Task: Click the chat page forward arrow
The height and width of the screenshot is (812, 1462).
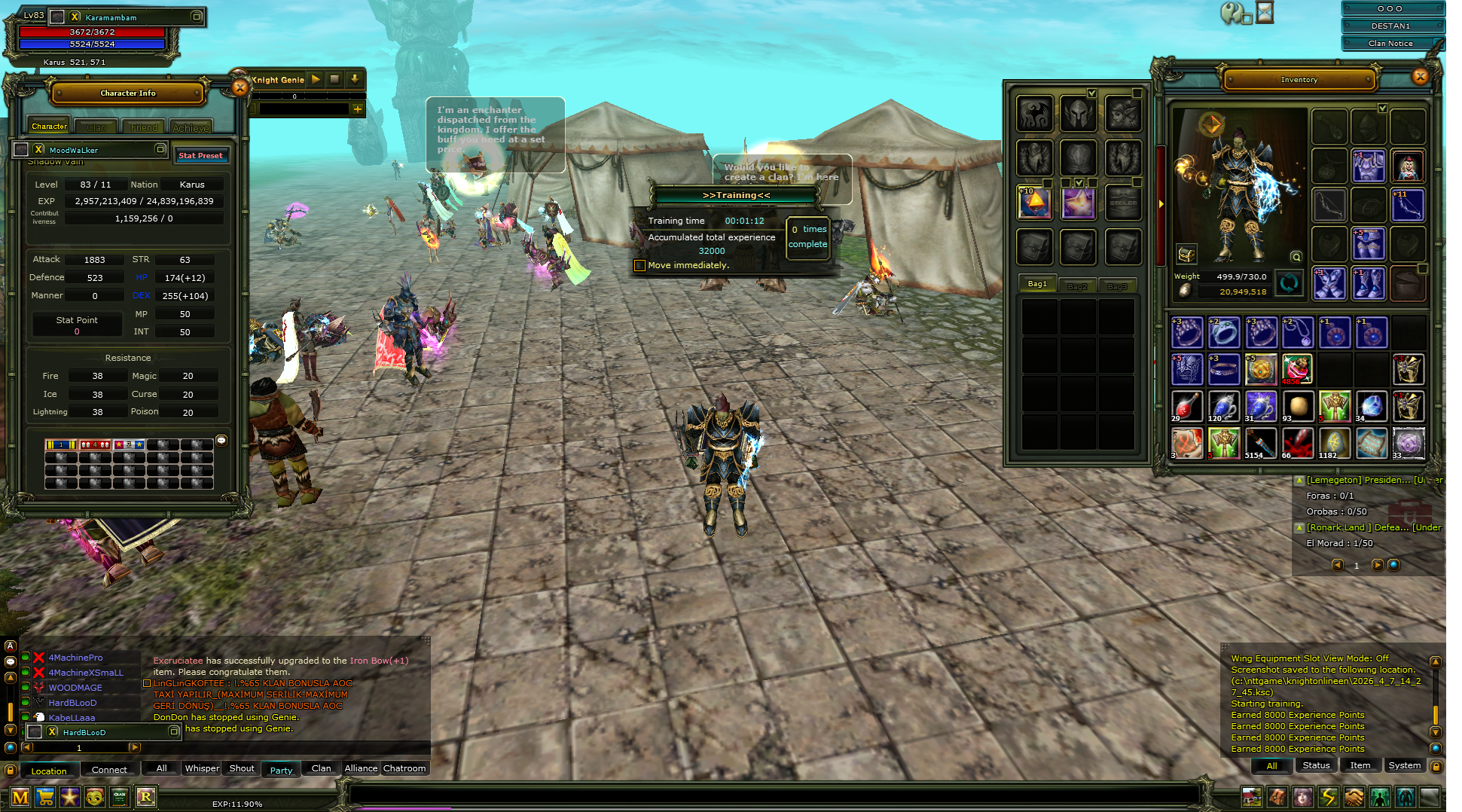Action: (136, 747)
